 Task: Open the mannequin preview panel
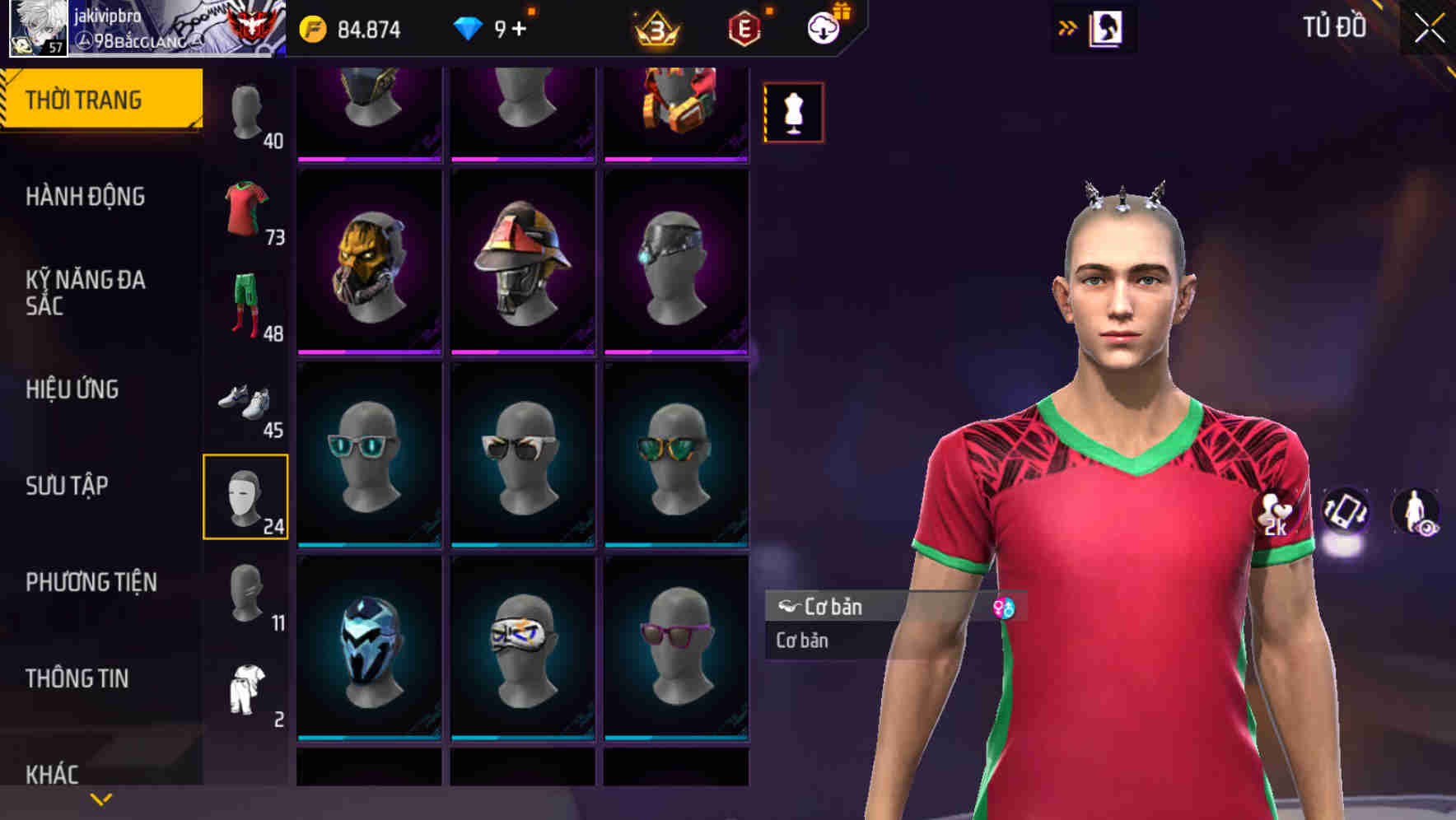[x=793, y=113]
